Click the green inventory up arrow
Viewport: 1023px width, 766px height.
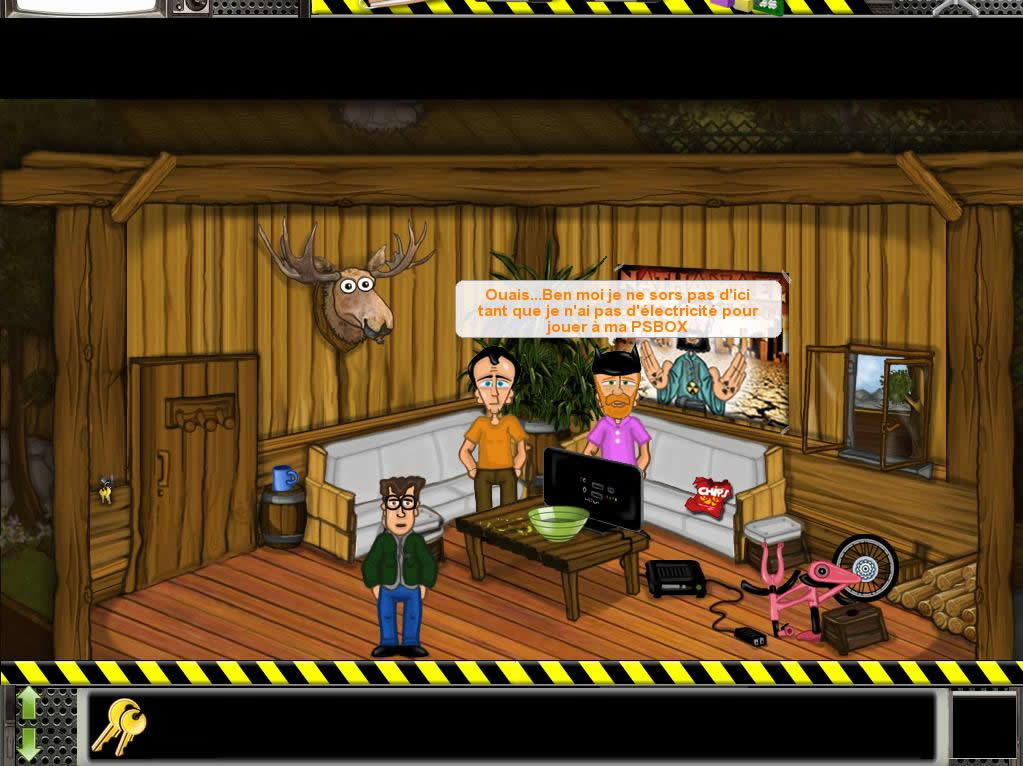click(x=28, y=703)
